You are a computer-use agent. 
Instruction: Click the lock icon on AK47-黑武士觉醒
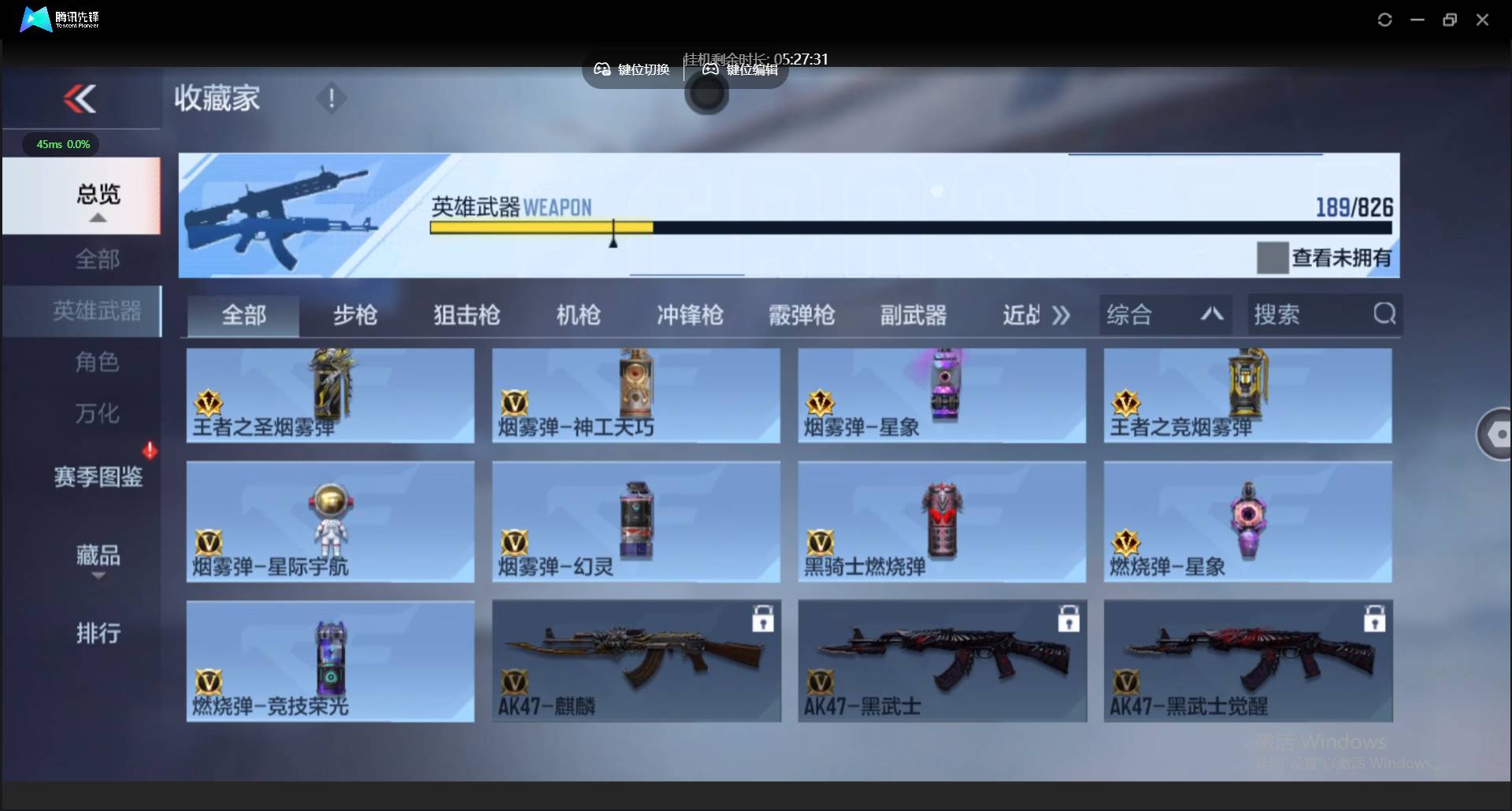tap(1373, 620)
